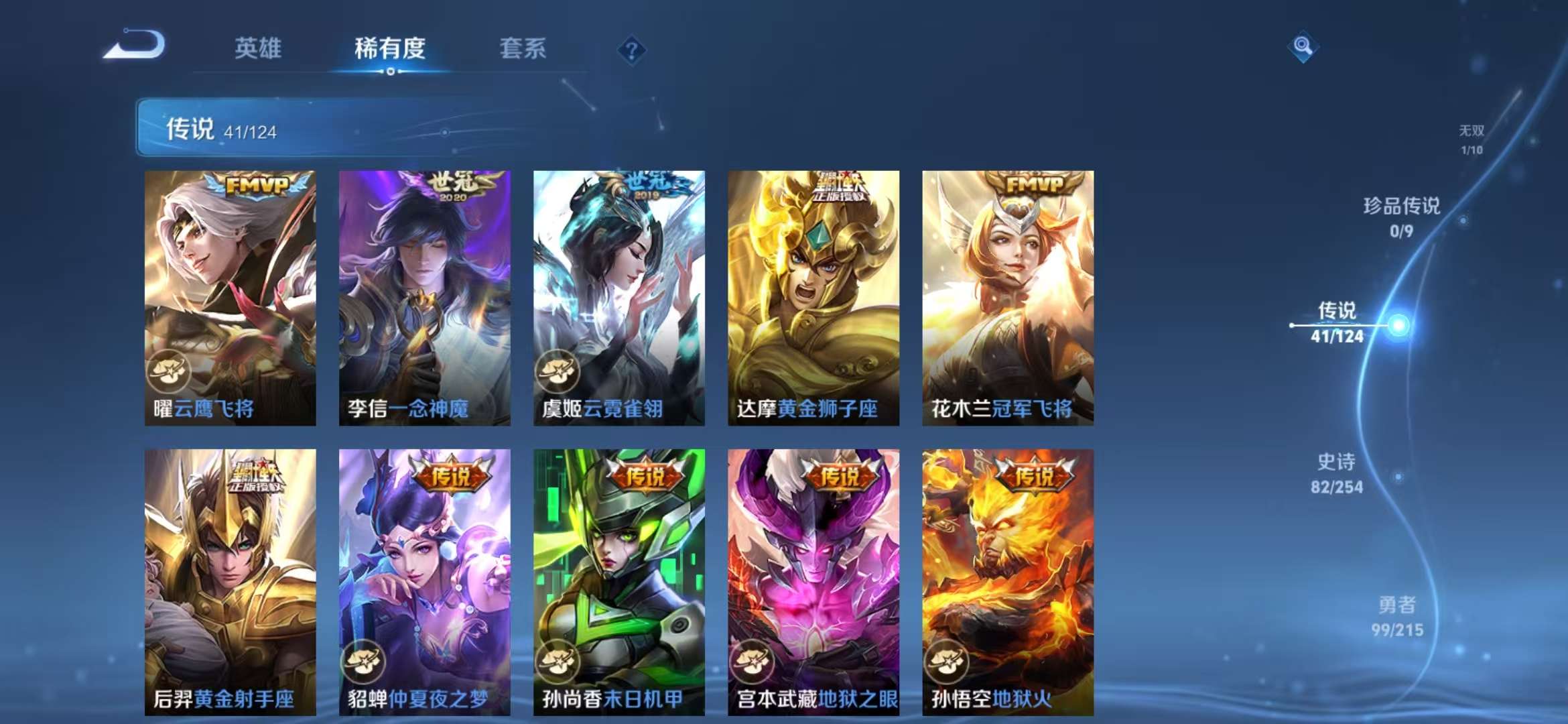Screen dimensions: 1568x724
Task: Jump to the 无双 rarity section
Action: pos(1472,132)
